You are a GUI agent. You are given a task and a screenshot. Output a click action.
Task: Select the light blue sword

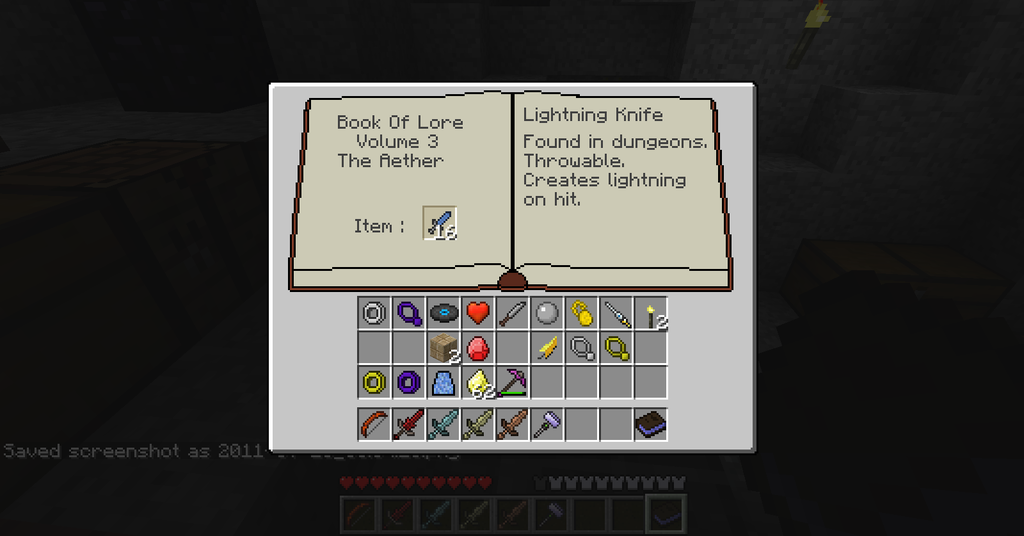[443, 424]
